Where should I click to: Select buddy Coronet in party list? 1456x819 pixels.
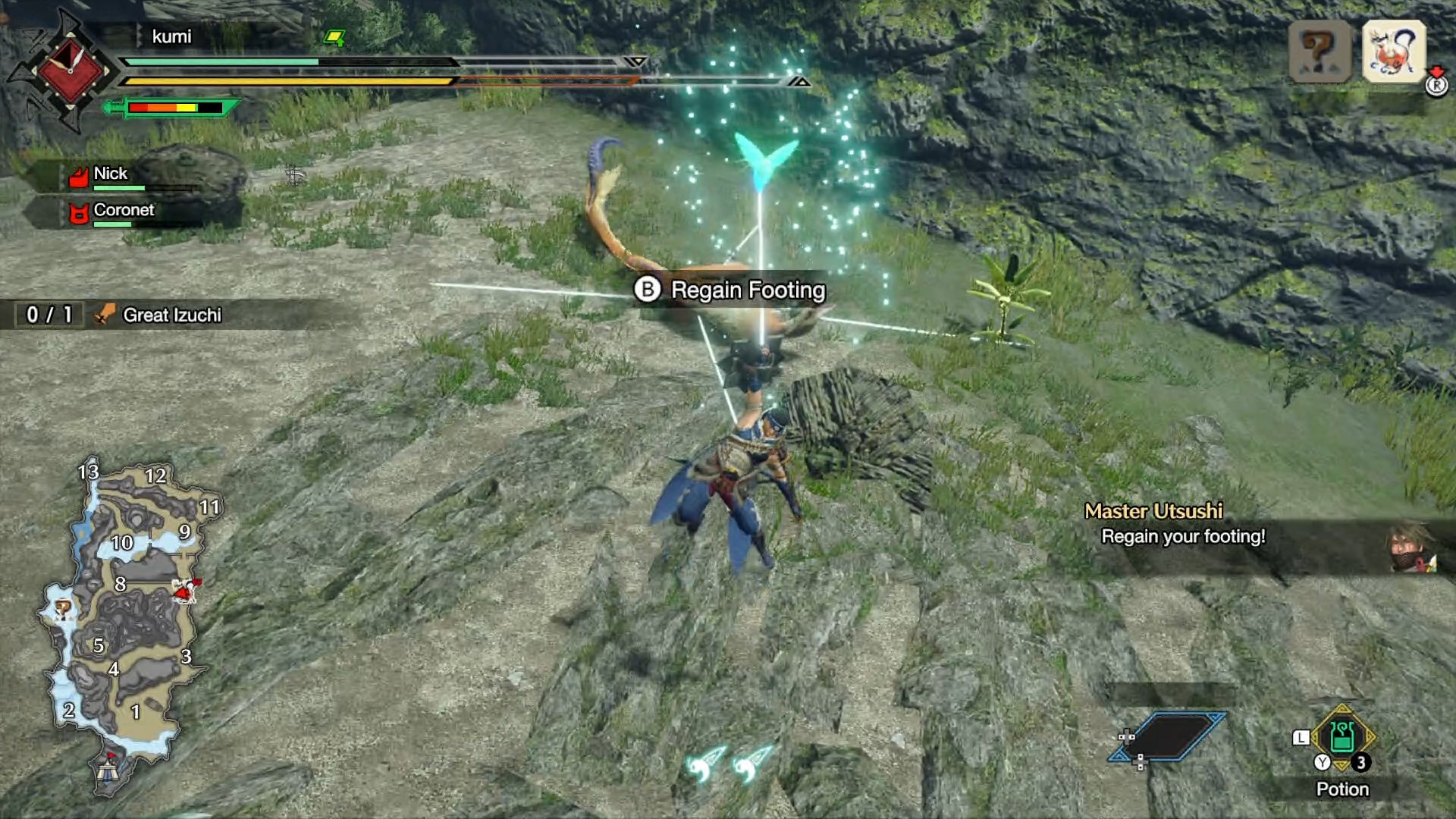[x=123, y=211]
